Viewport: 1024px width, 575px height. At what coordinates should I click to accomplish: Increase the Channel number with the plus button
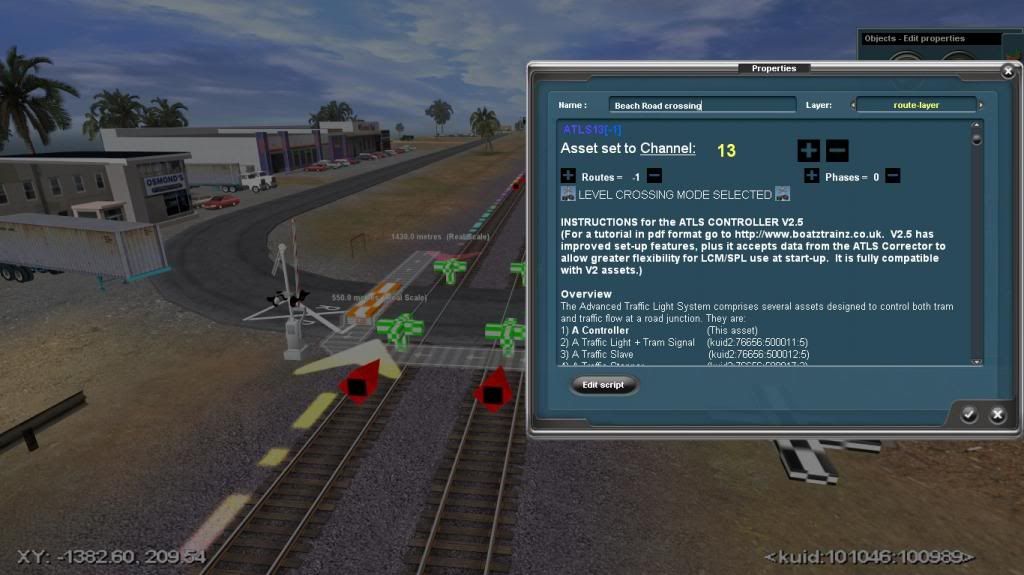808,151
